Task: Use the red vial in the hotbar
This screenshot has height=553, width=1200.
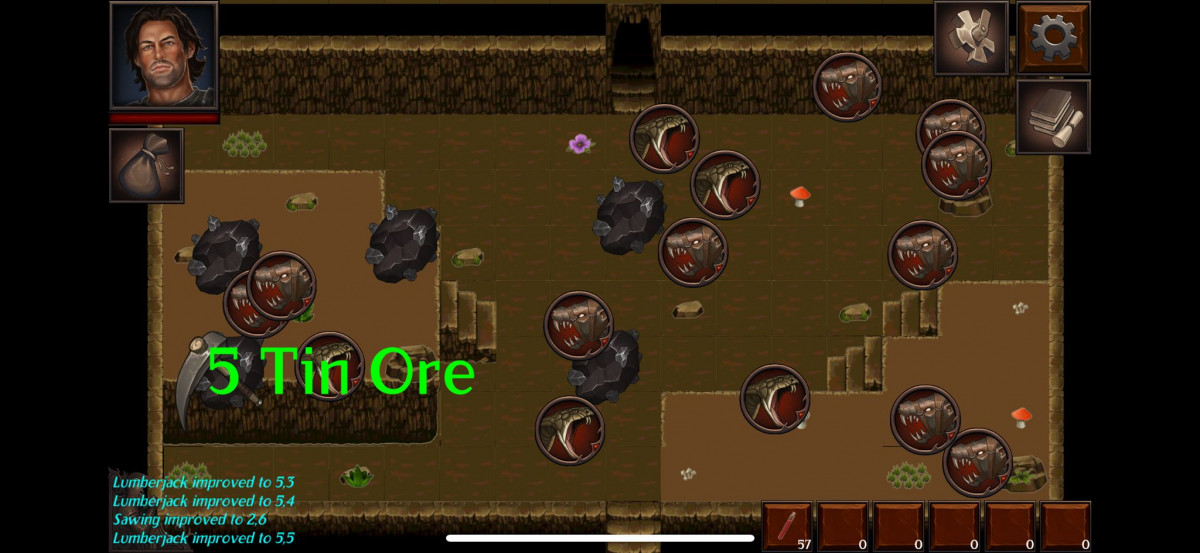Action: coord(787,526)
